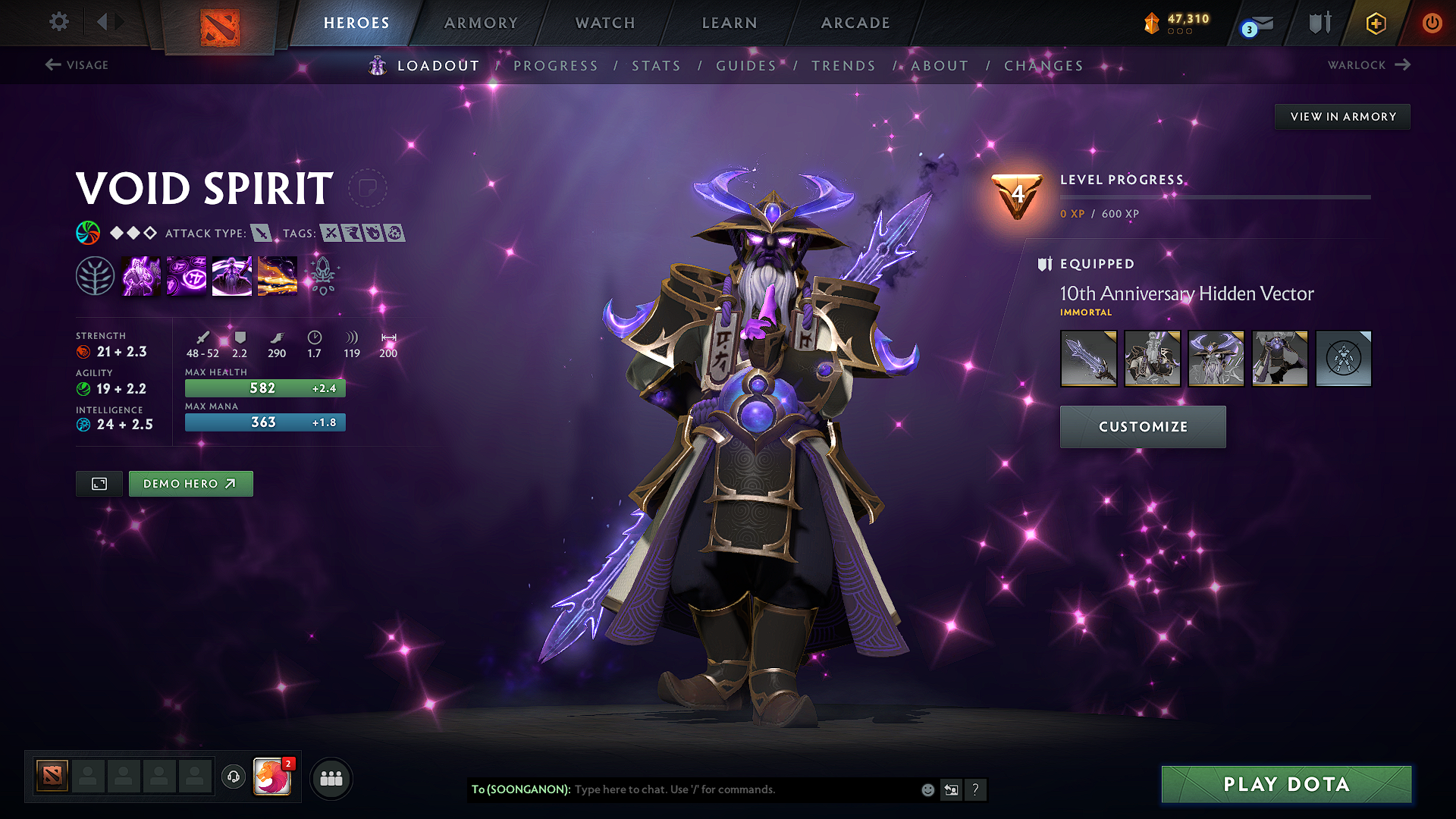
Task: Click the CUSTOMIZE button under equipped items
Action: point(1142,426)
